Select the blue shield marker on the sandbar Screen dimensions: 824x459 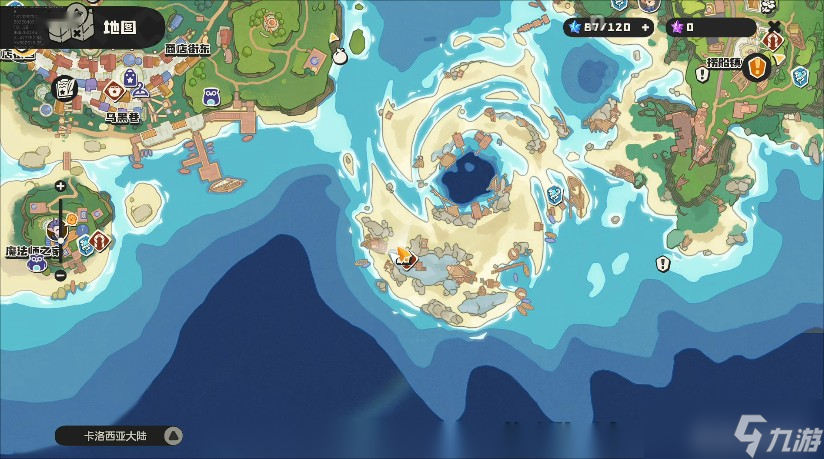(555, 195)
